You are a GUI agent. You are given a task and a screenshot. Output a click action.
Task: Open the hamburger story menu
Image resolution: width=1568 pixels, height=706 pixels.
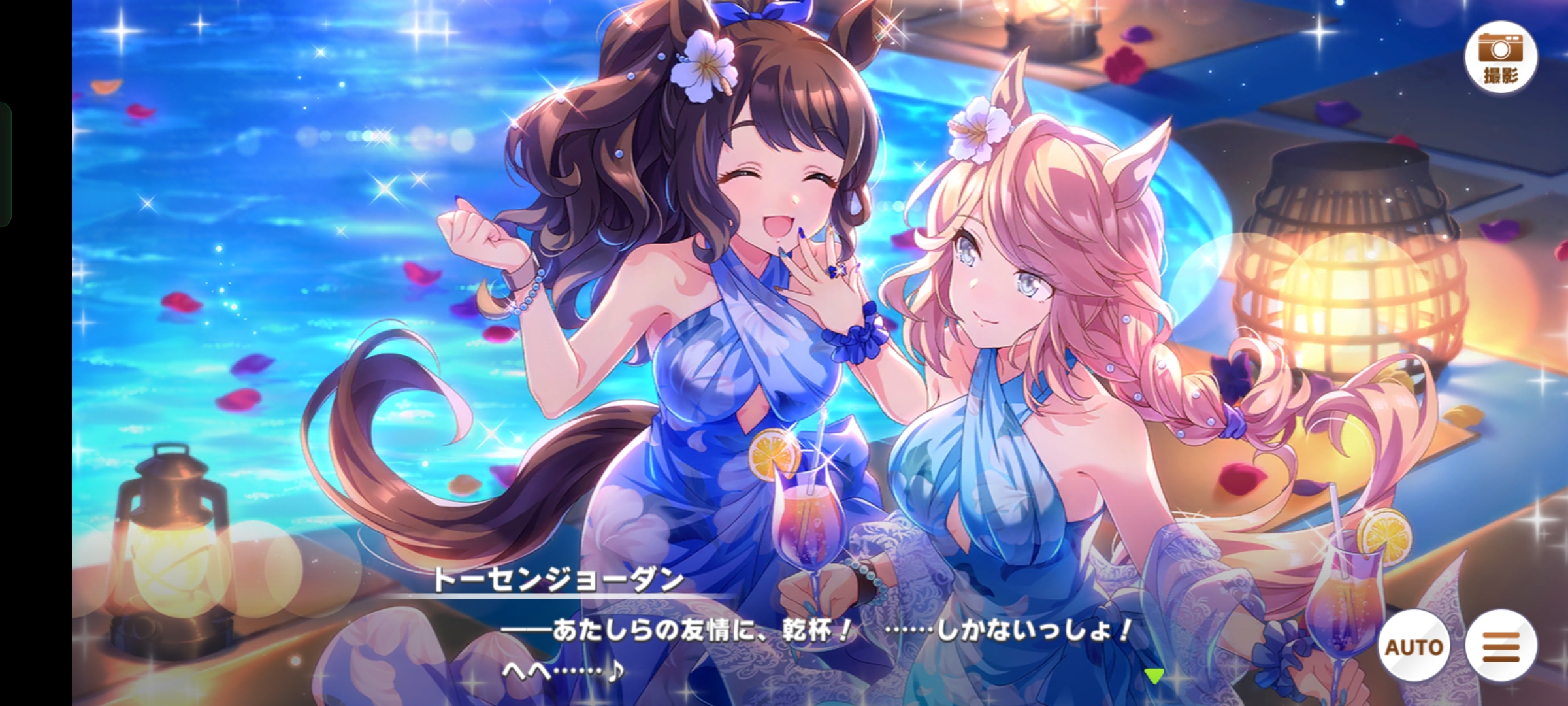point(1501,646)
